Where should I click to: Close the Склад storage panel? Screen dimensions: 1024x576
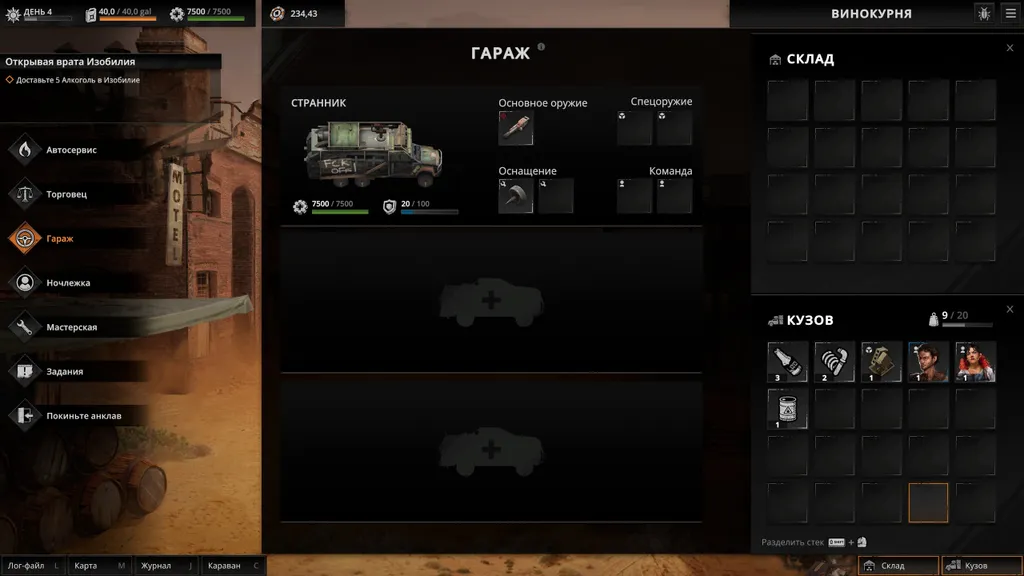point(1010,48)
